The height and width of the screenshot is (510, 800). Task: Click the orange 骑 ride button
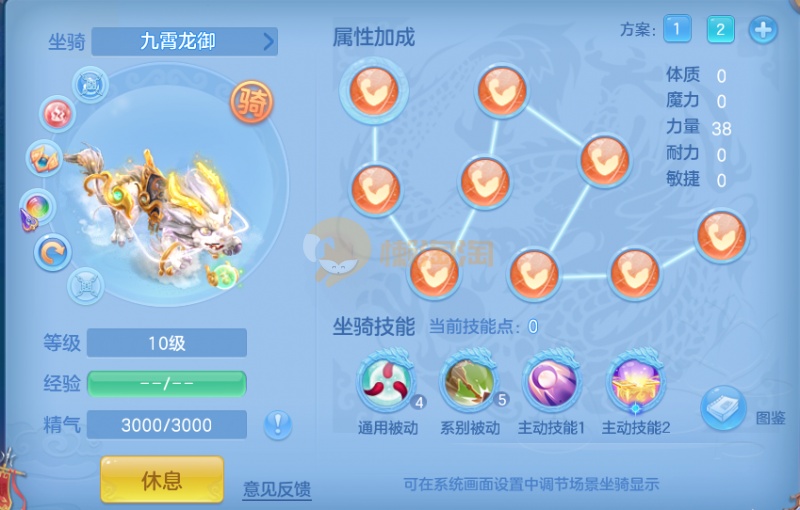tap(252, 101)
